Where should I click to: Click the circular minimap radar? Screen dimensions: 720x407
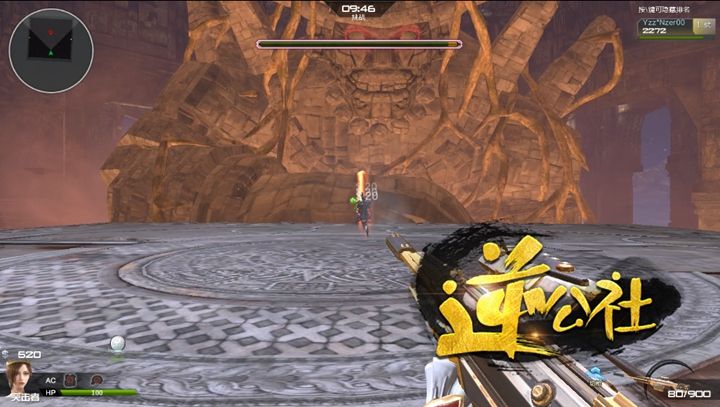51,51
